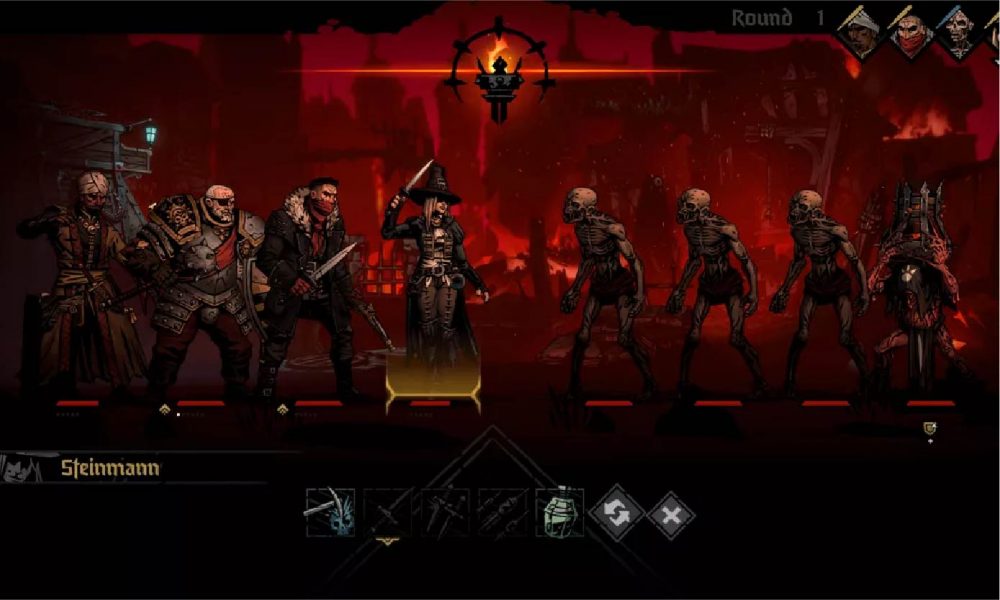The height and width of the screenshot is (600, 1000).
Task: Select the pick and skull skill
Action: (x=329, y=512)
